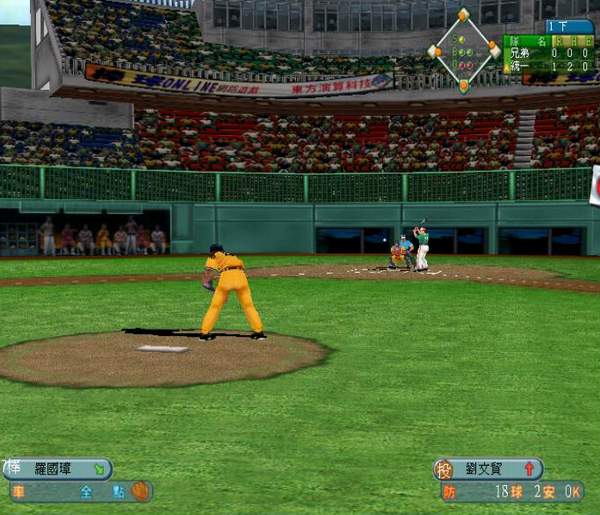Select batter name panel 羅國瑋
Viewport: 600px width, 515px height.
point(58,468)
